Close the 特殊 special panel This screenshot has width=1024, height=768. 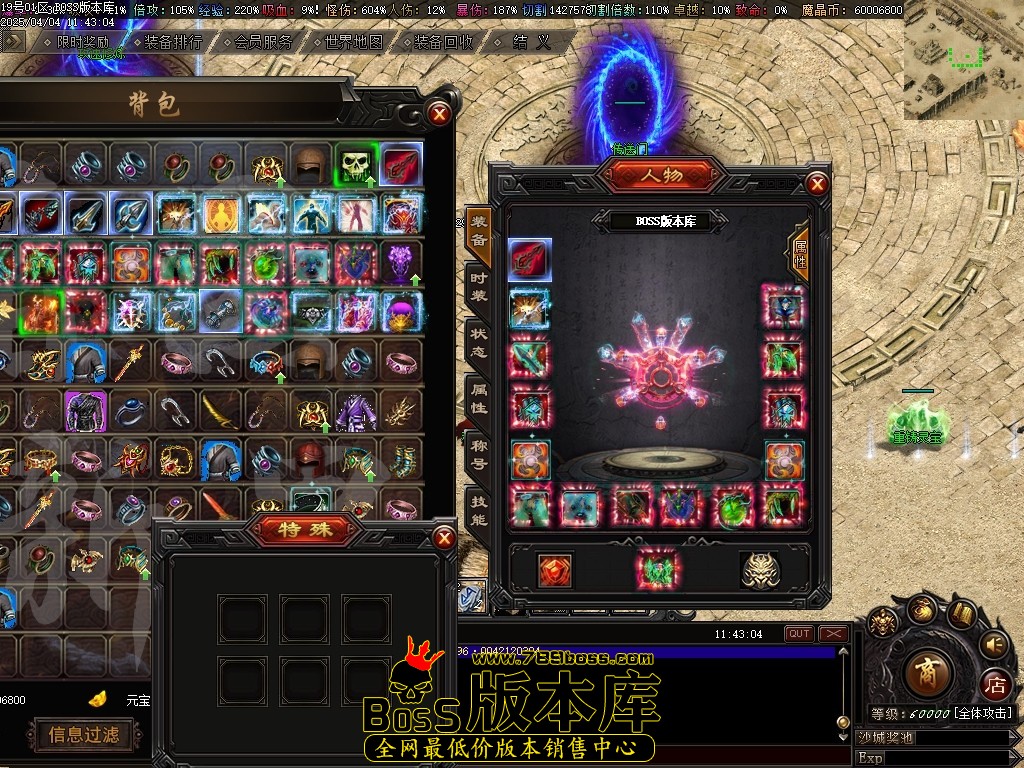[444, 540]
